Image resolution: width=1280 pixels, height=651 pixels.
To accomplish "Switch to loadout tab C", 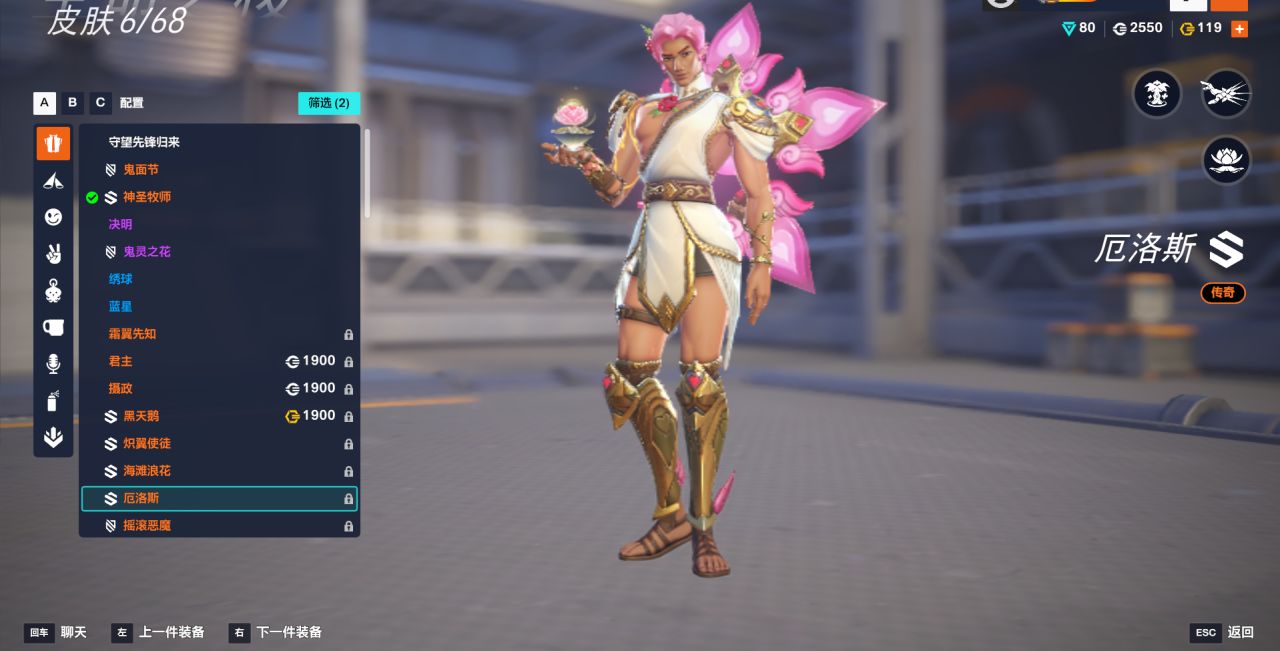I will click(x=100, y=103).
